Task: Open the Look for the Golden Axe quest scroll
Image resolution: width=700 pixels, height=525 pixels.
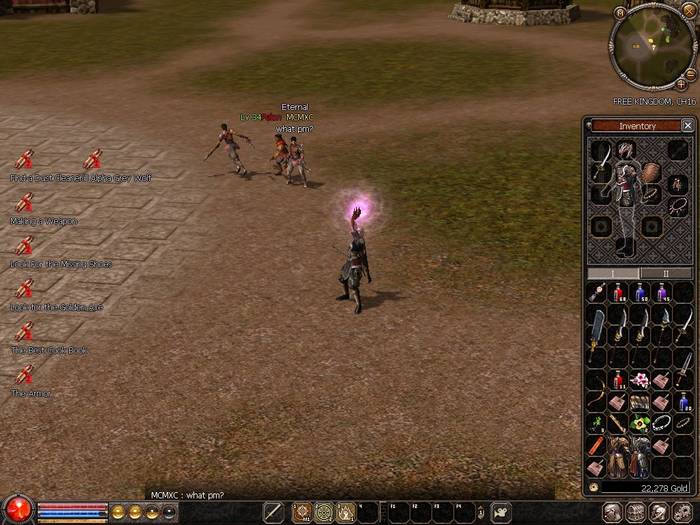Action: (x=25, y=289)
